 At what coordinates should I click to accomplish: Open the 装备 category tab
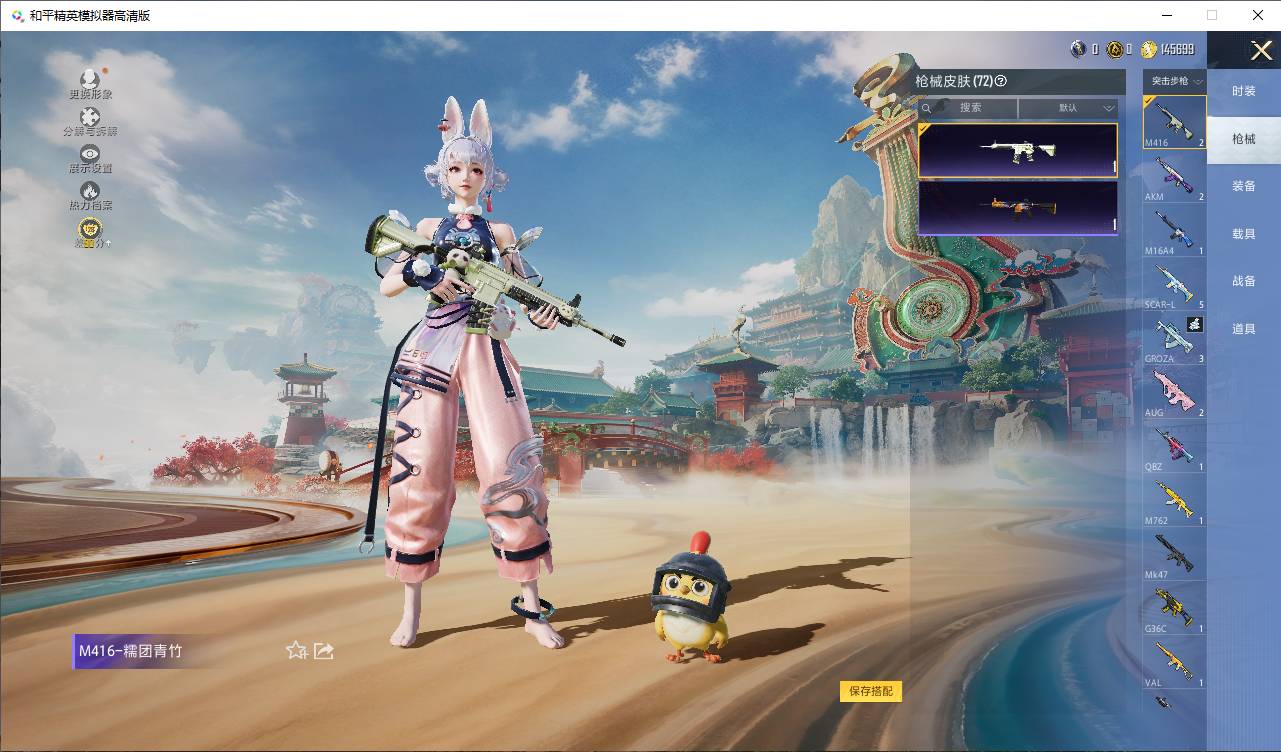pos(1243,186)
